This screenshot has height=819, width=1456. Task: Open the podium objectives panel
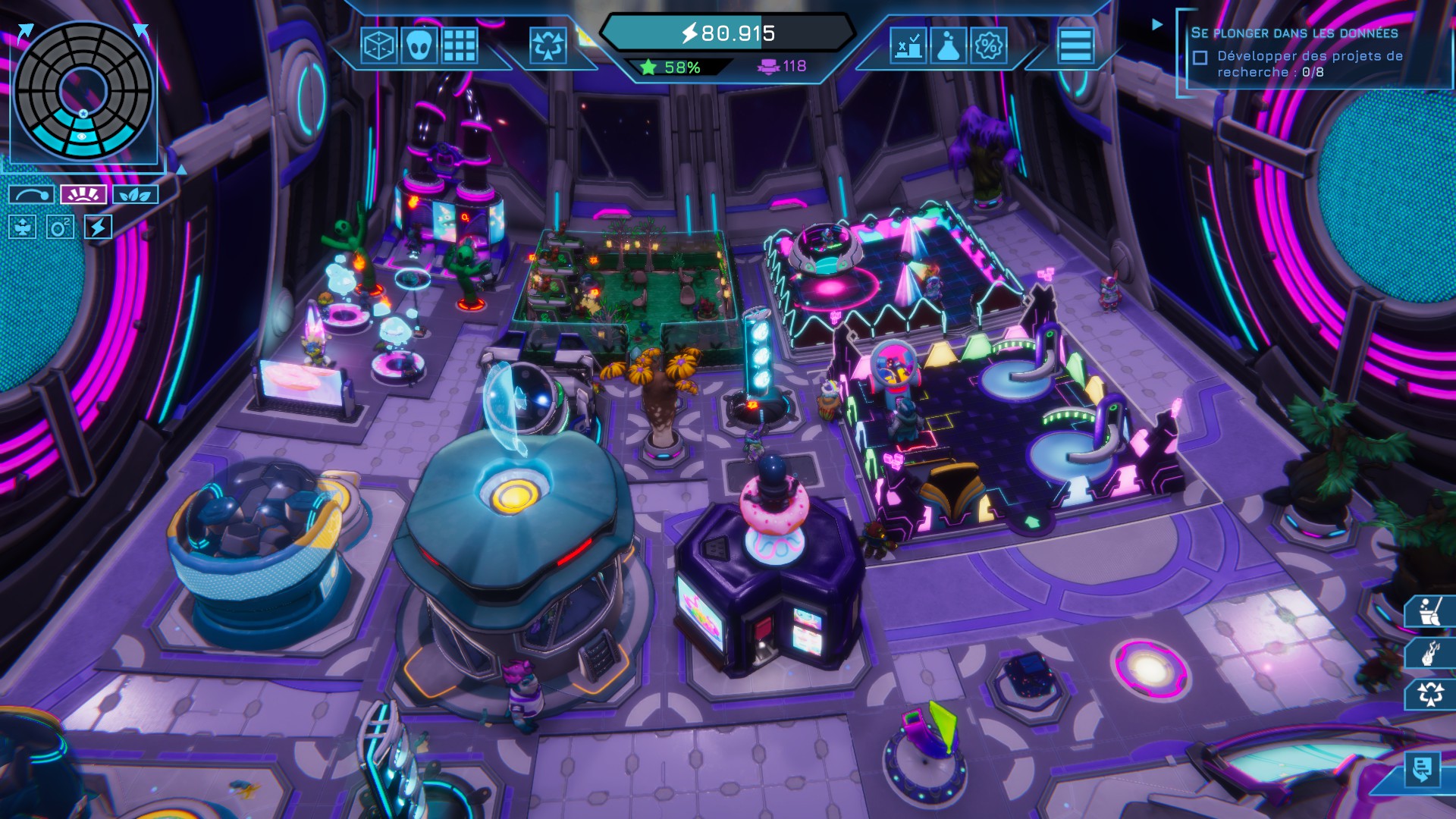click(x=908, y=46)
